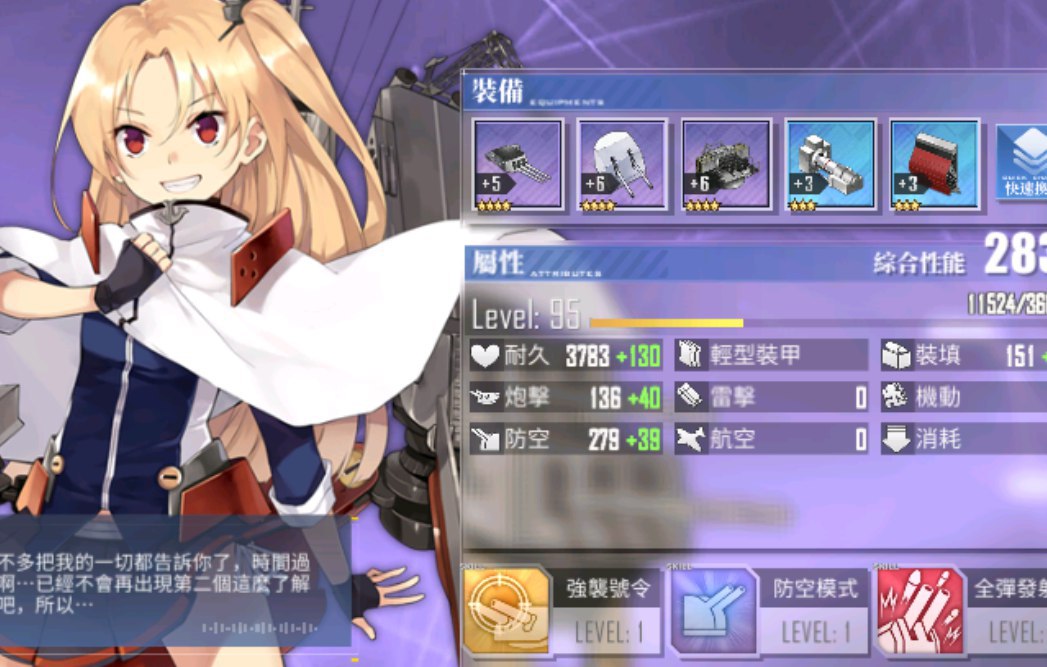Screen dimensions: 1047x667
Task: Open the red radiator-like equipment slot
Action: (x=934, y=164)
